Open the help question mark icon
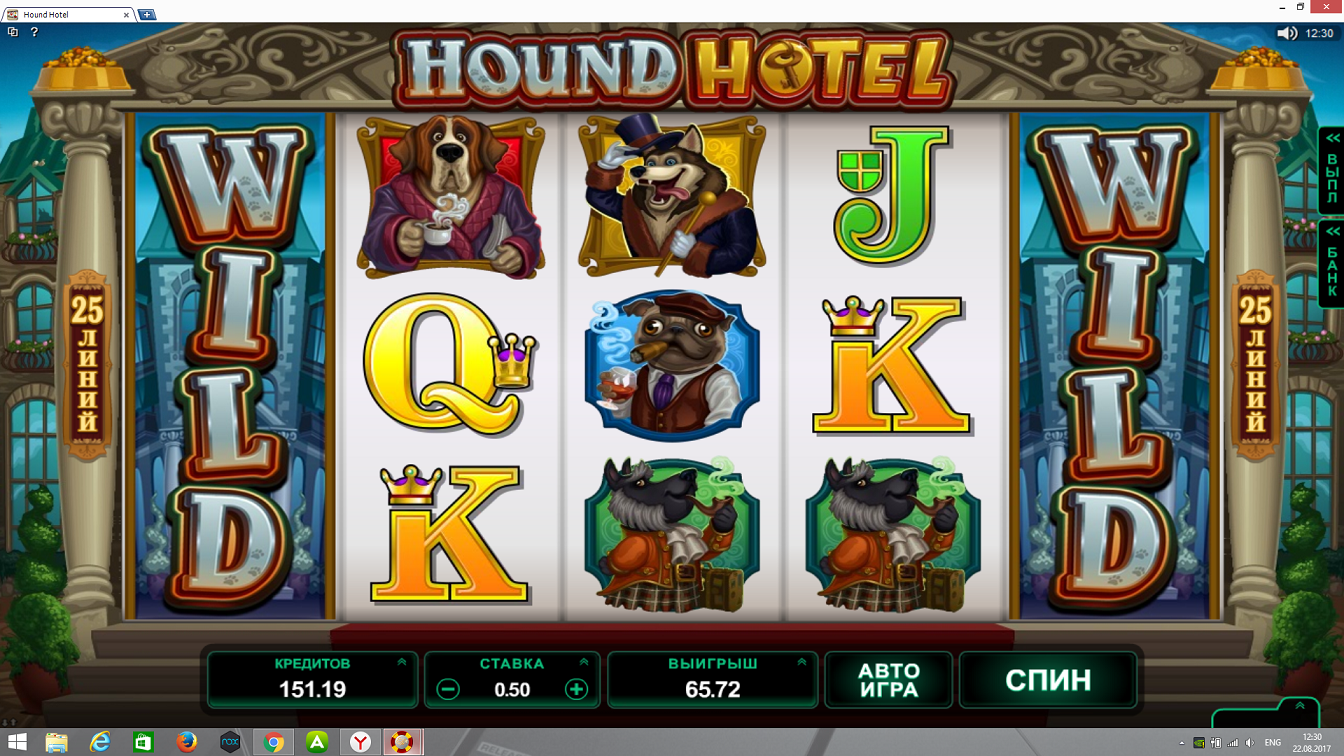Image resolution: width=1344 pixels, height=756 pixels. (34, 32)
